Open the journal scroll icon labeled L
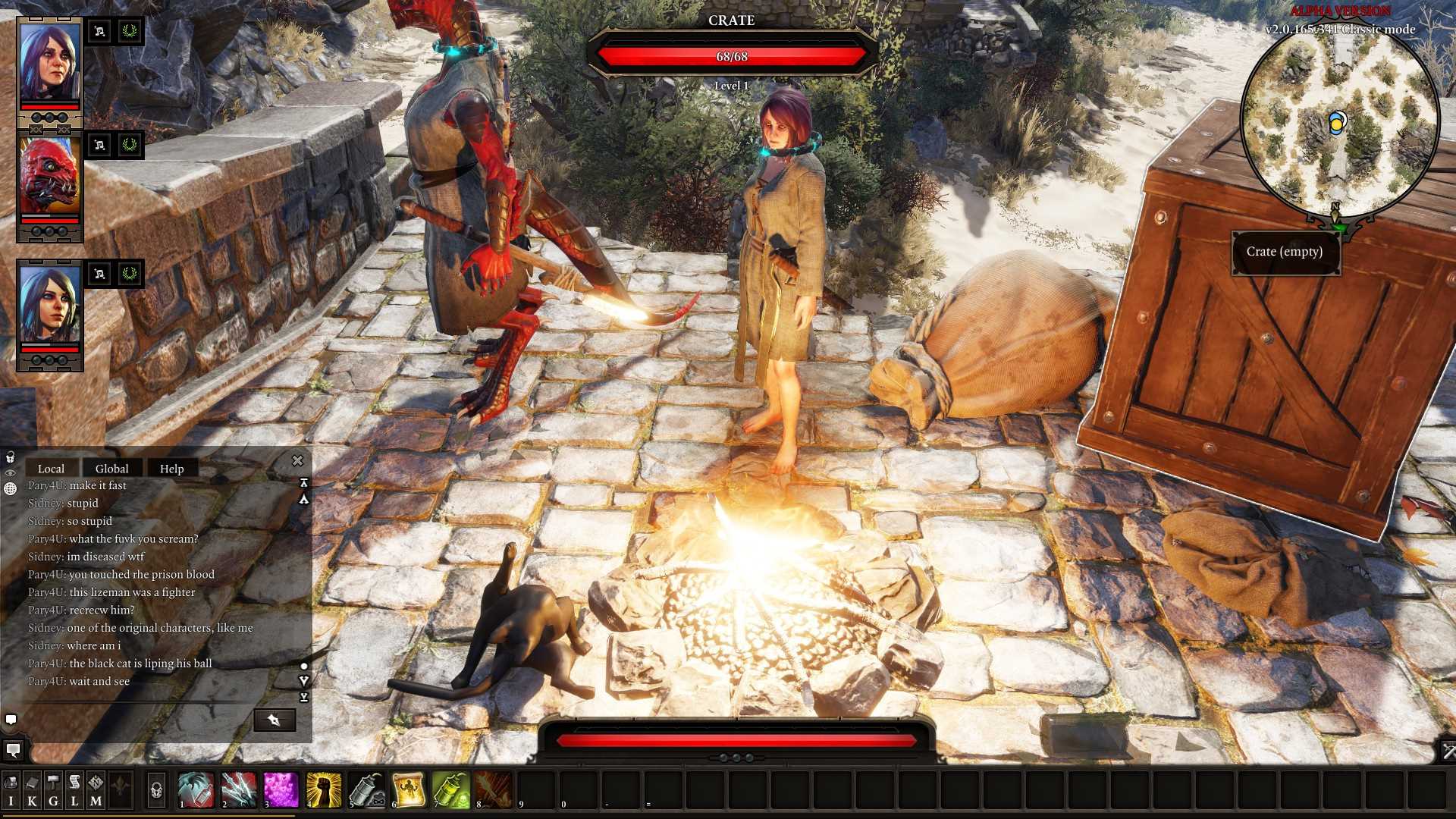Screen dimensions: 1456x819 pos(74,789)
